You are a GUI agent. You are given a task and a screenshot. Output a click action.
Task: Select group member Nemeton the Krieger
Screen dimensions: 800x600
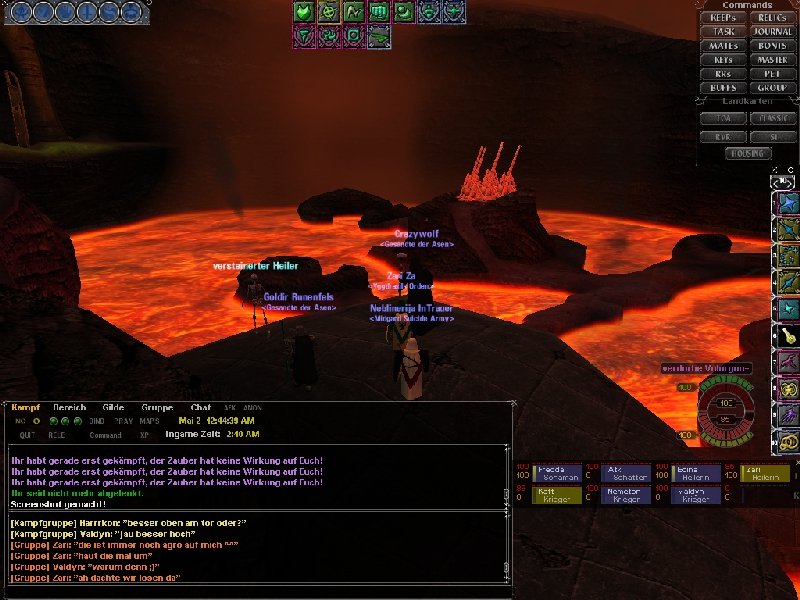point(624,495)
